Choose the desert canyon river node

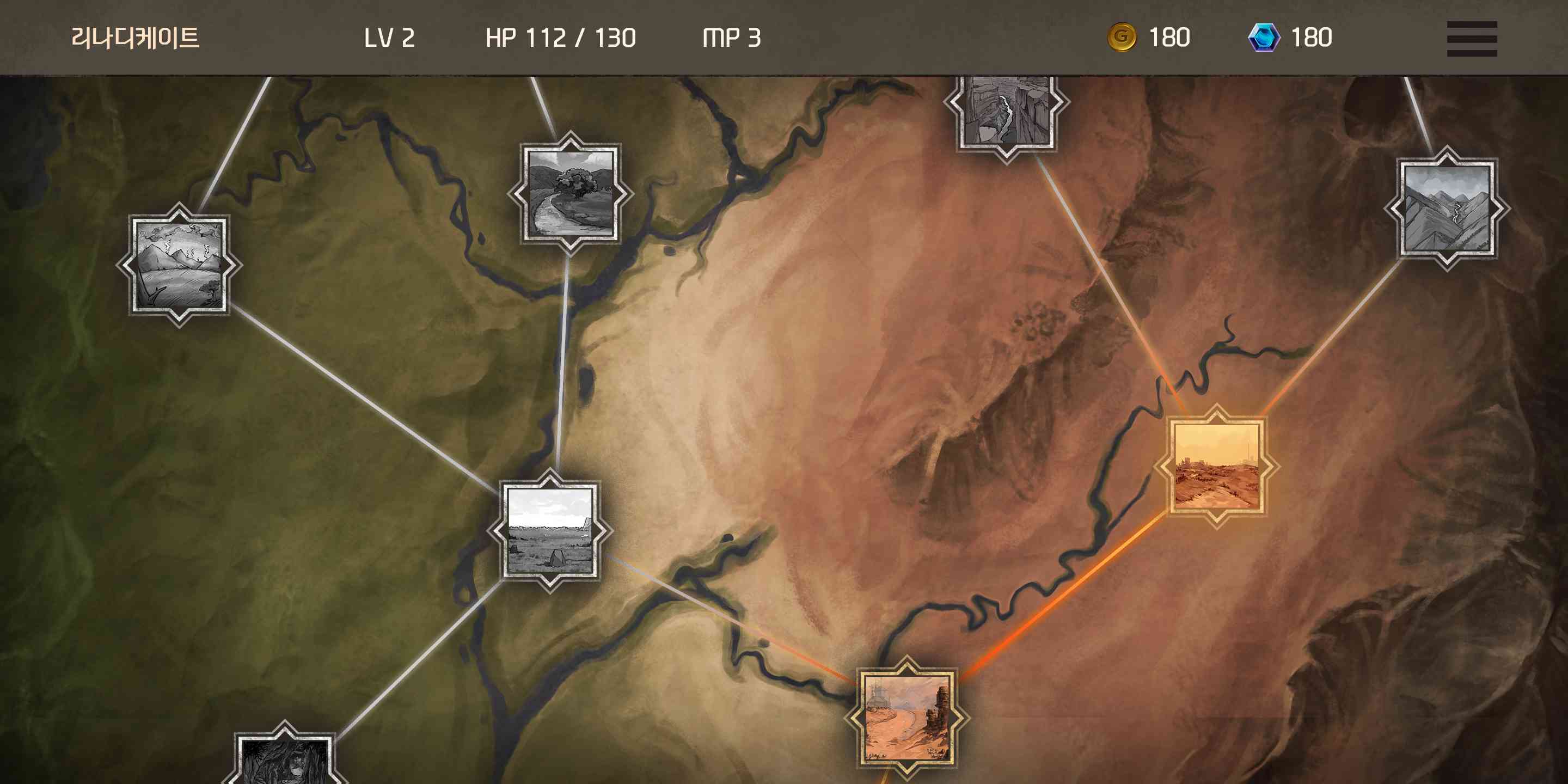[x=907, y=718]
